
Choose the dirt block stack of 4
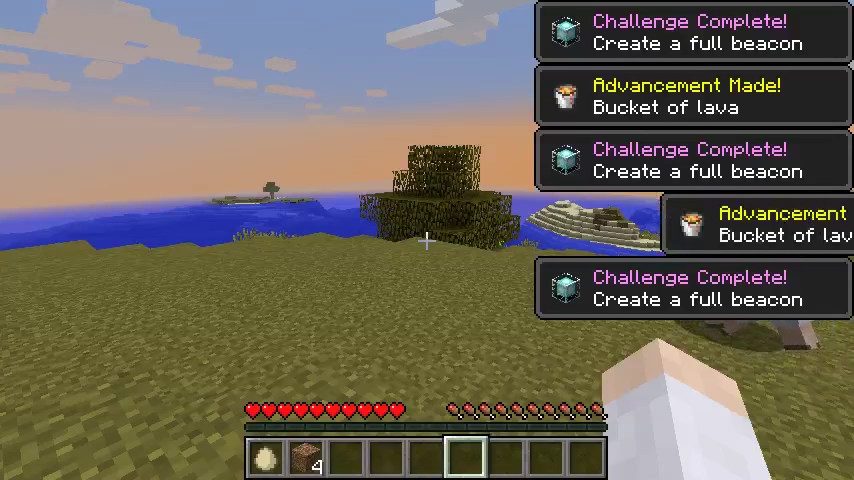[305, 458]
